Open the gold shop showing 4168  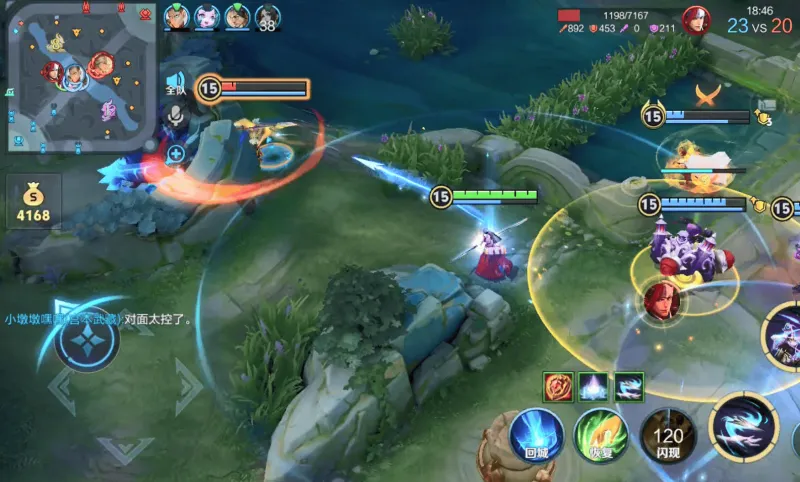(32, 200)
